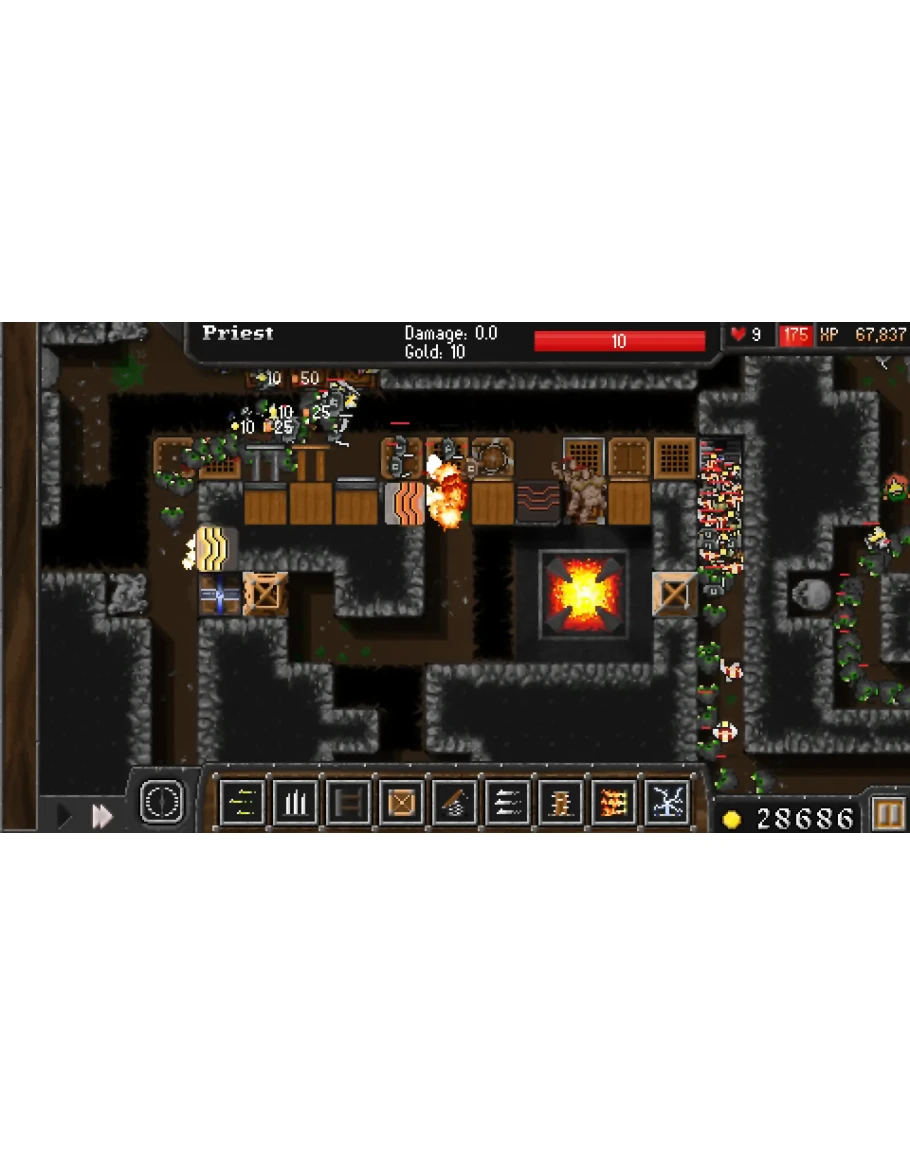The image size is (910, 1155).
Task: Pause the game with the pause button
Action: 887,815
